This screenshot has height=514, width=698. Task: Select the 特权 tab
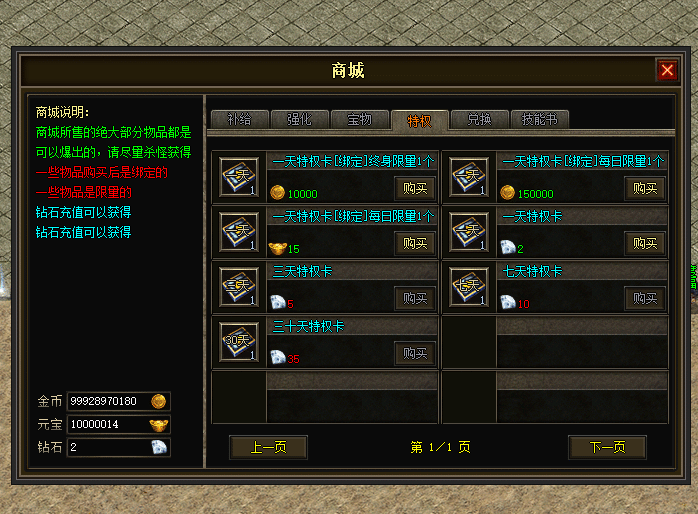tap(420, 120)
